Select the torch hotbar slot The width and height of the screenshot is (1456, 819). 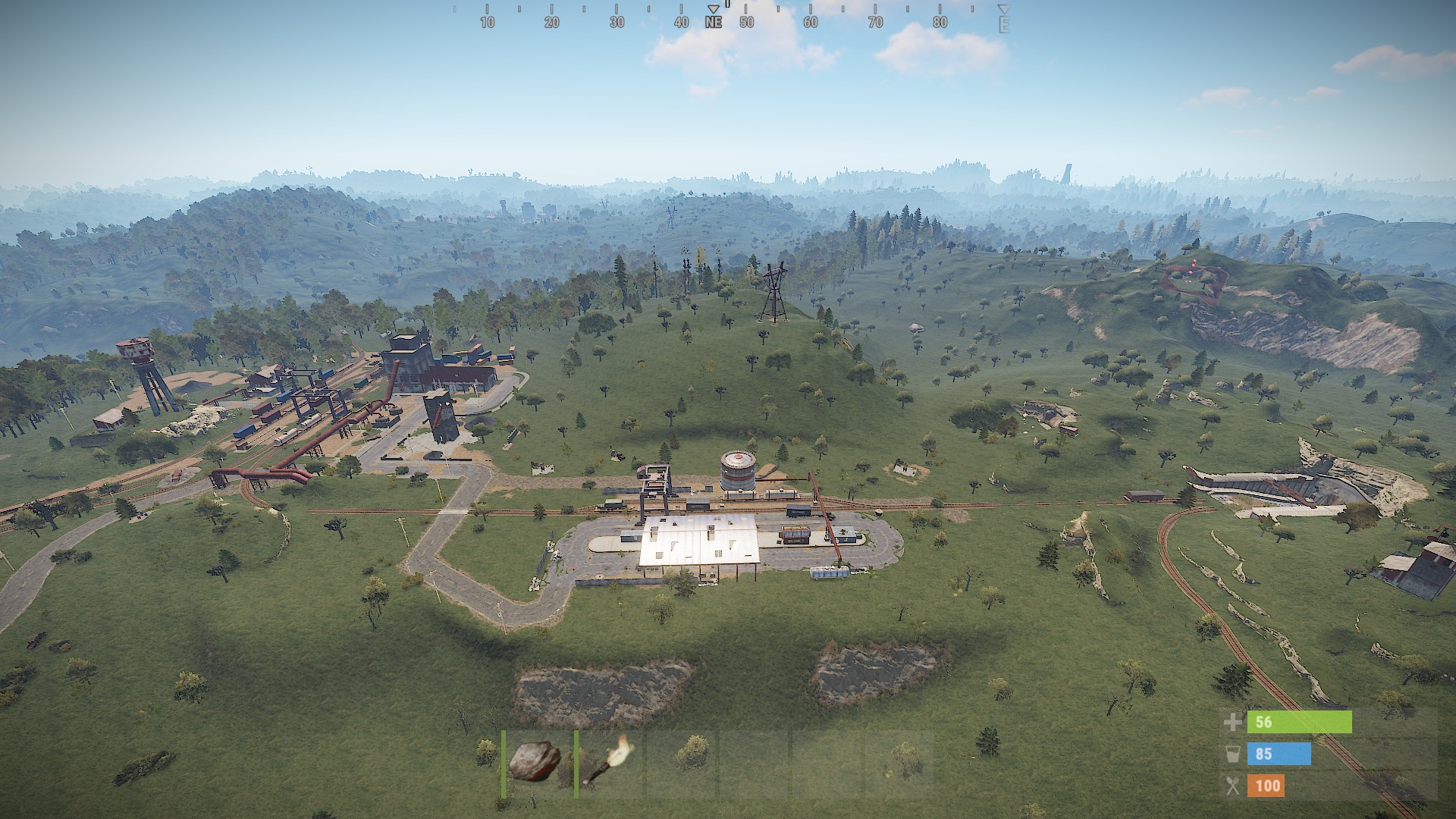(x=608, y=763)
